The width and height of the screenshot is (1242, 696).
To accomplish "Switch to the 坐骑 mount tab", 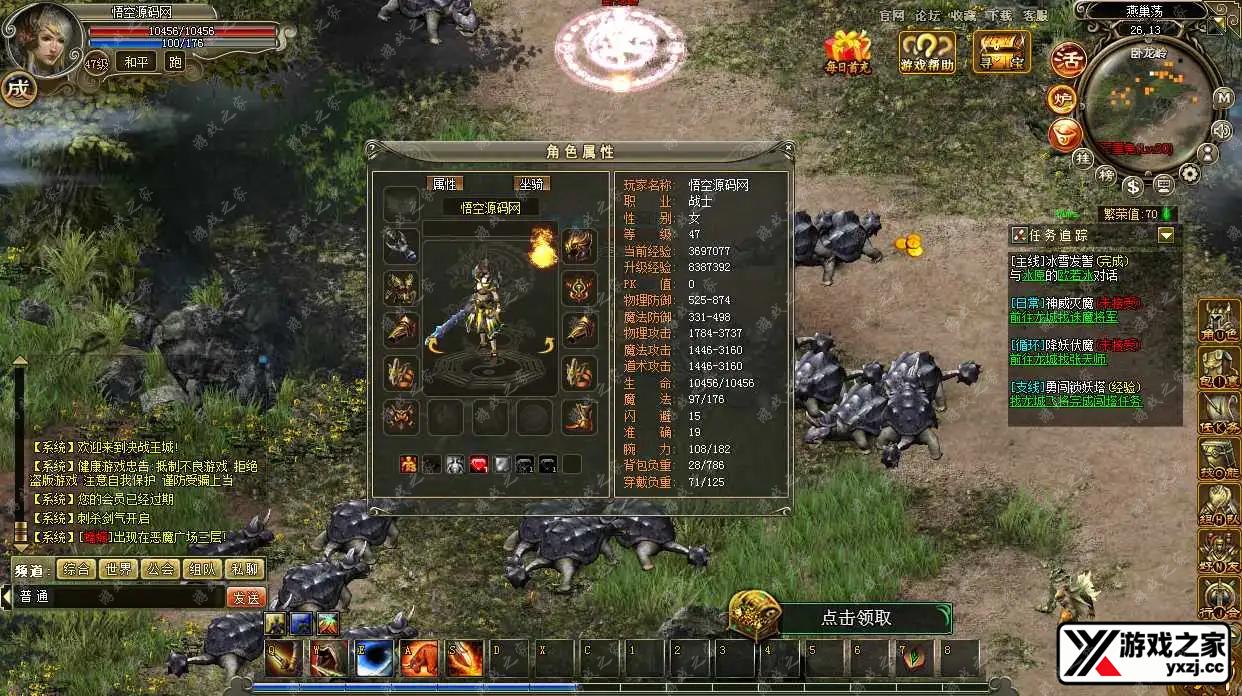I will pos(532,184).
